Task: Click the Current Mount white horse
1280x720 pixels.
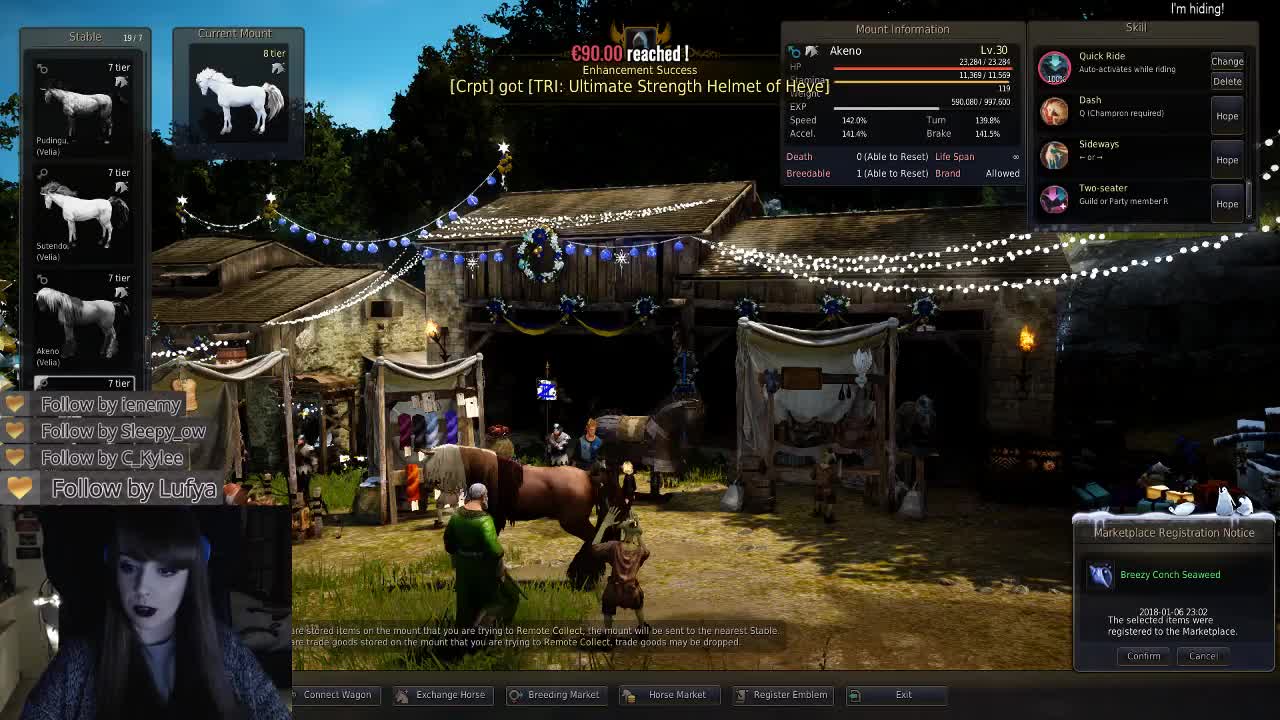Action: (238, 98)
